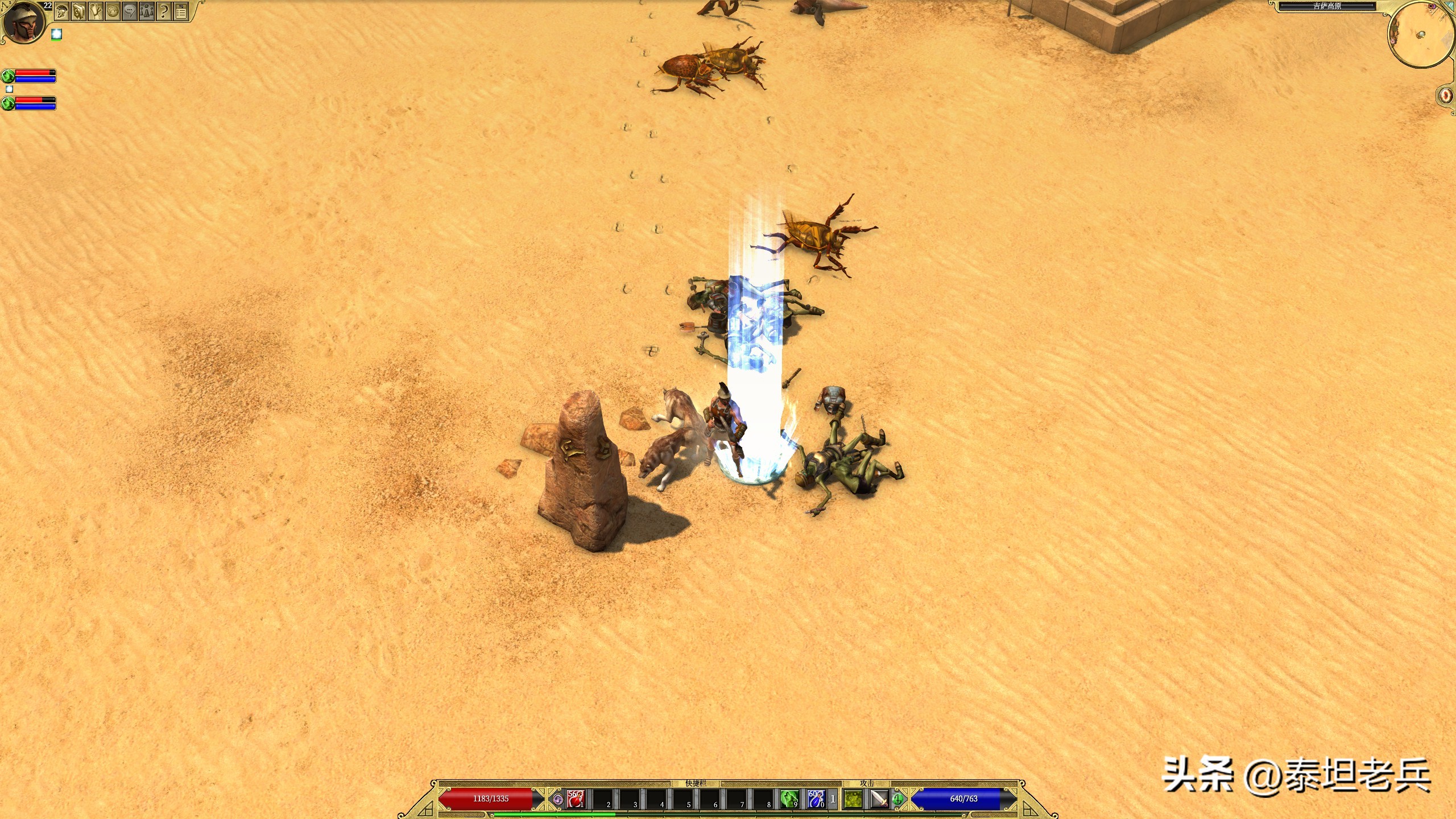Open the chat speech bubble icon
This screenshot has width=1456, height=819.
[130, 11]
